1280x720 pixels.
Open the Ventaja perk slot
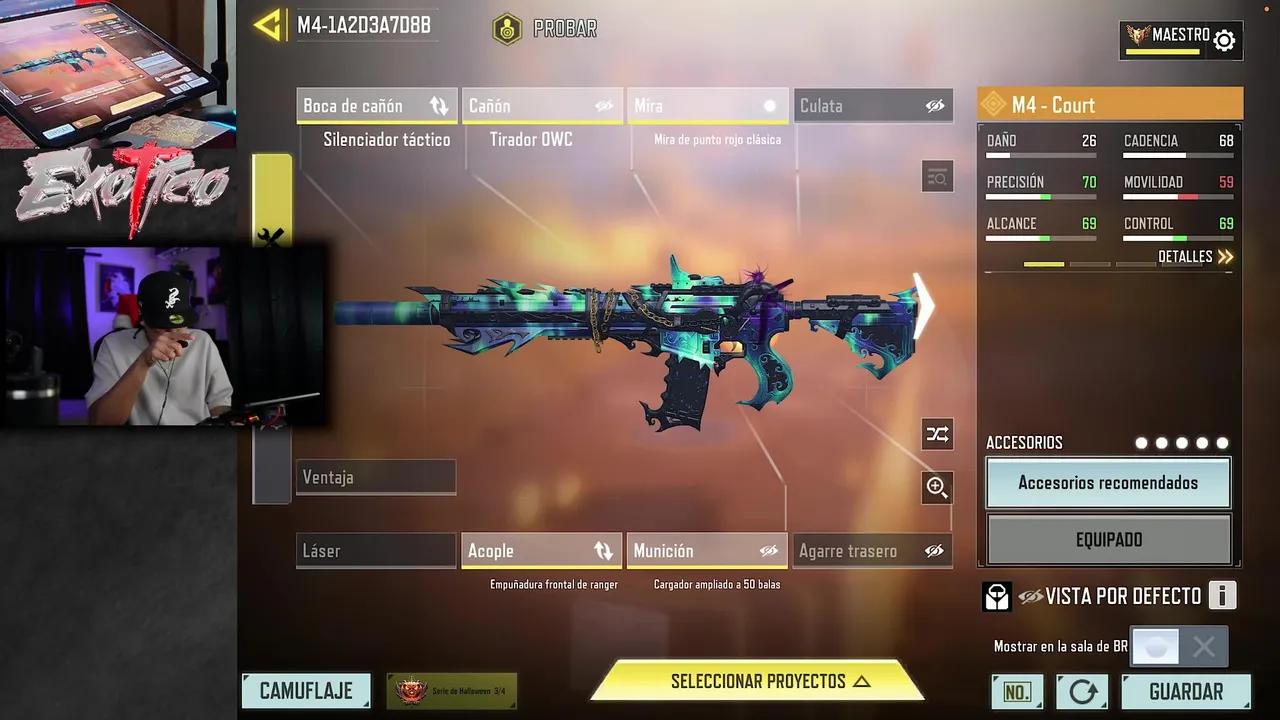click(x=376, y=477)
